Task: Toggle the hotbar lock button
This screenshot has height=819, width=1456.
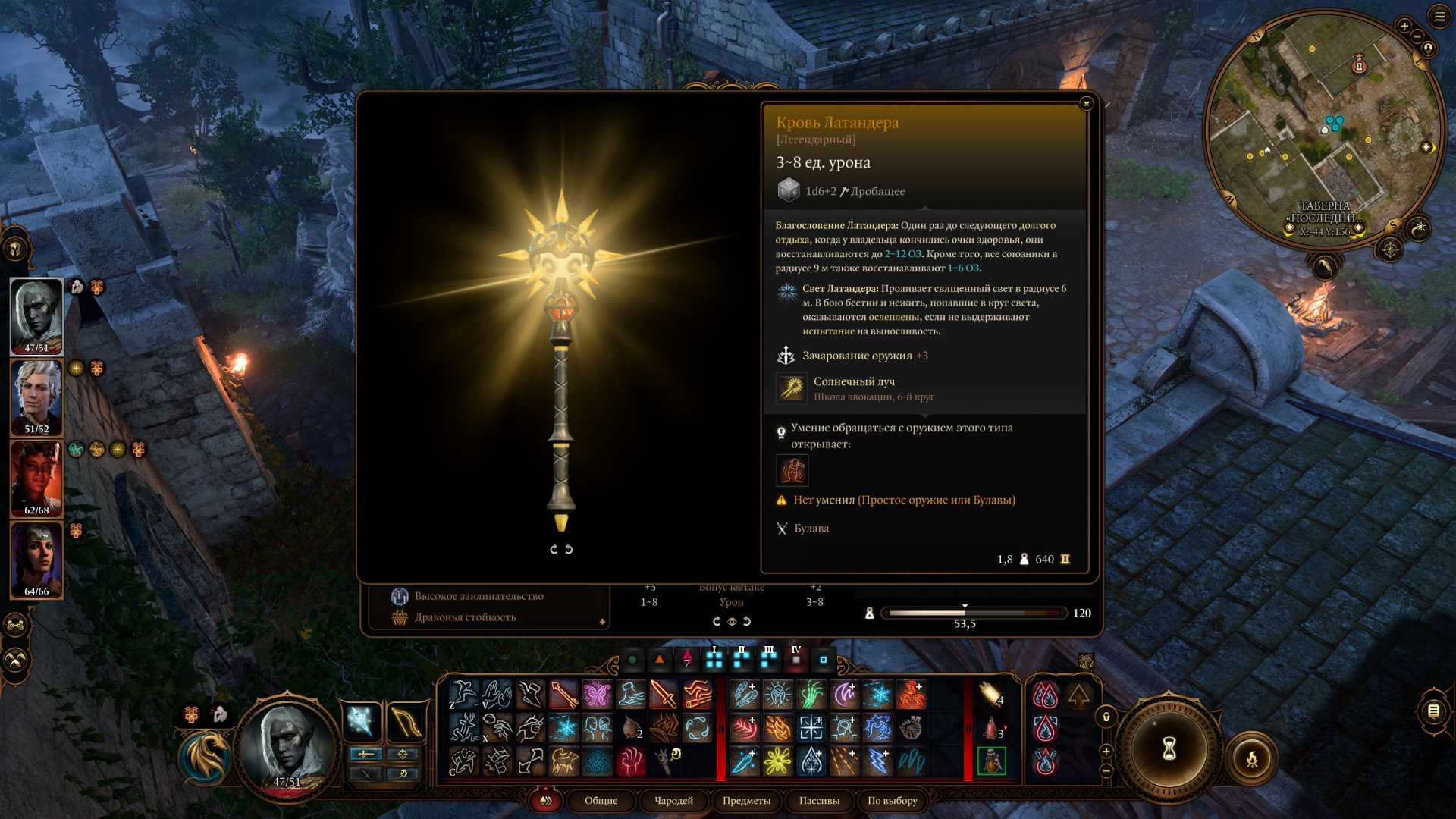Action: (x=1106, y=717)
